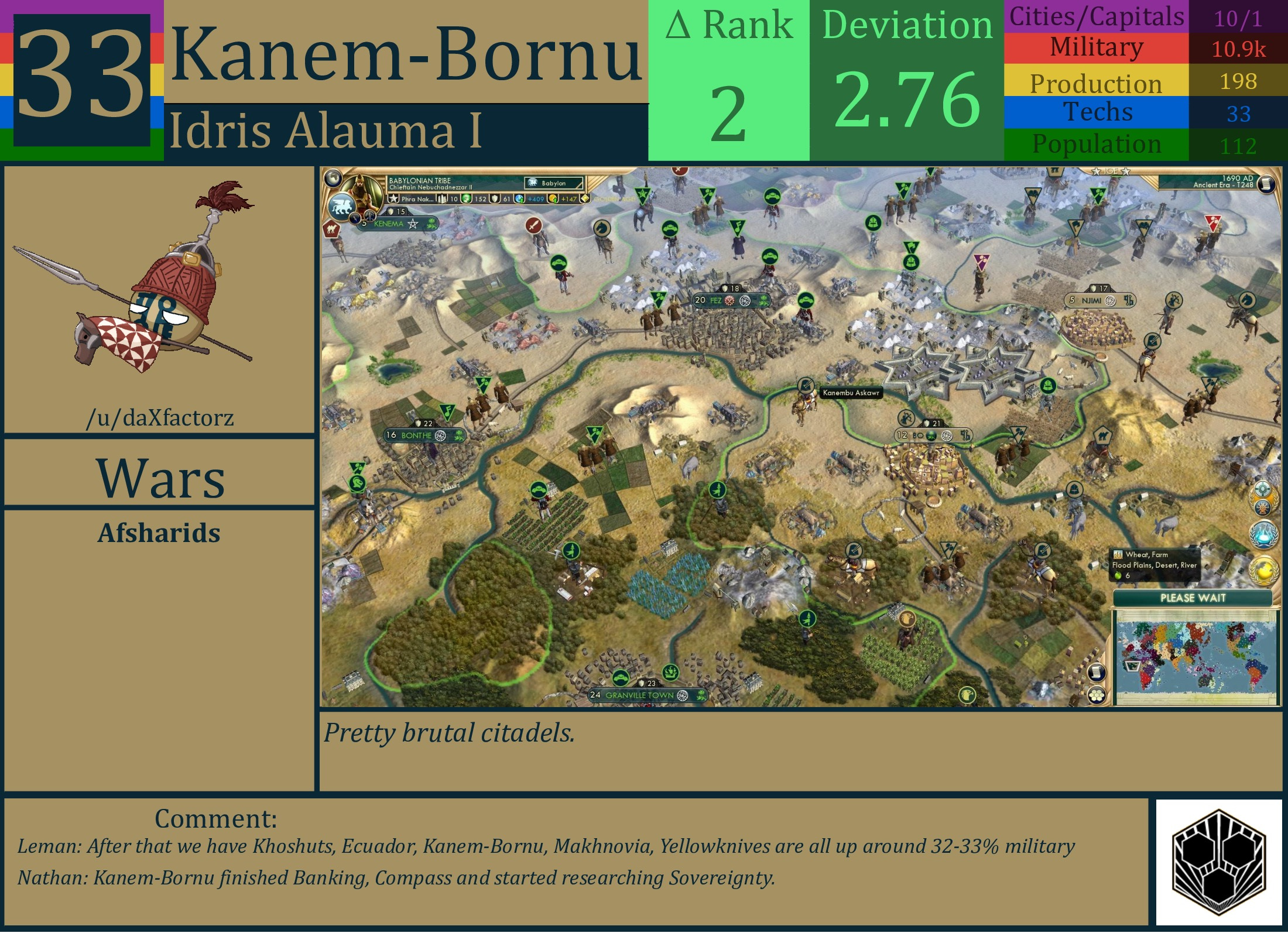This screenshot has width=1288, height=933.
Task: Expand the scoreboard entry labeled Phra Nak
Action: click(417, 198)
